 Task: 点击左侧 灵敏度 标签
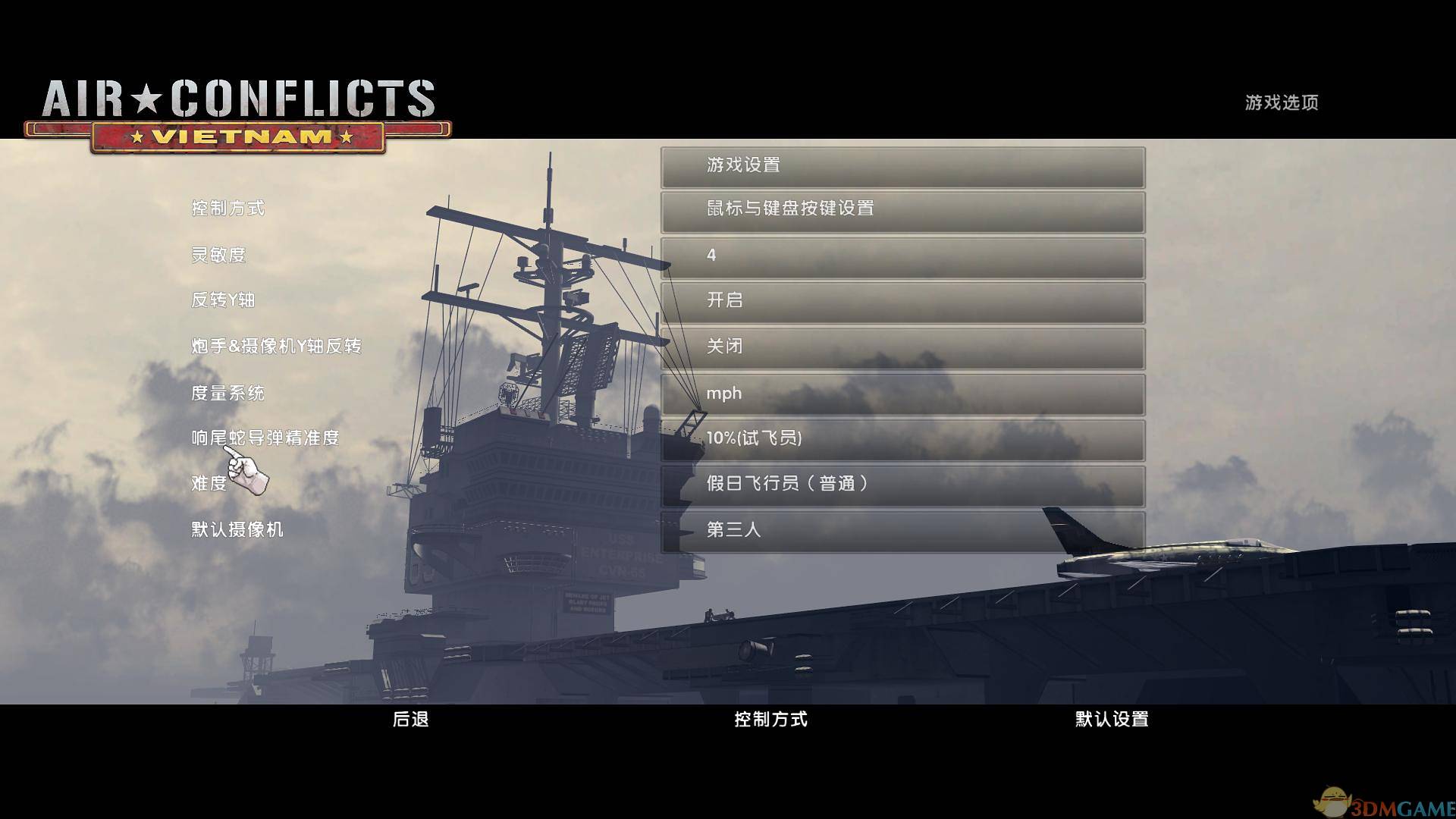[218, 256]
